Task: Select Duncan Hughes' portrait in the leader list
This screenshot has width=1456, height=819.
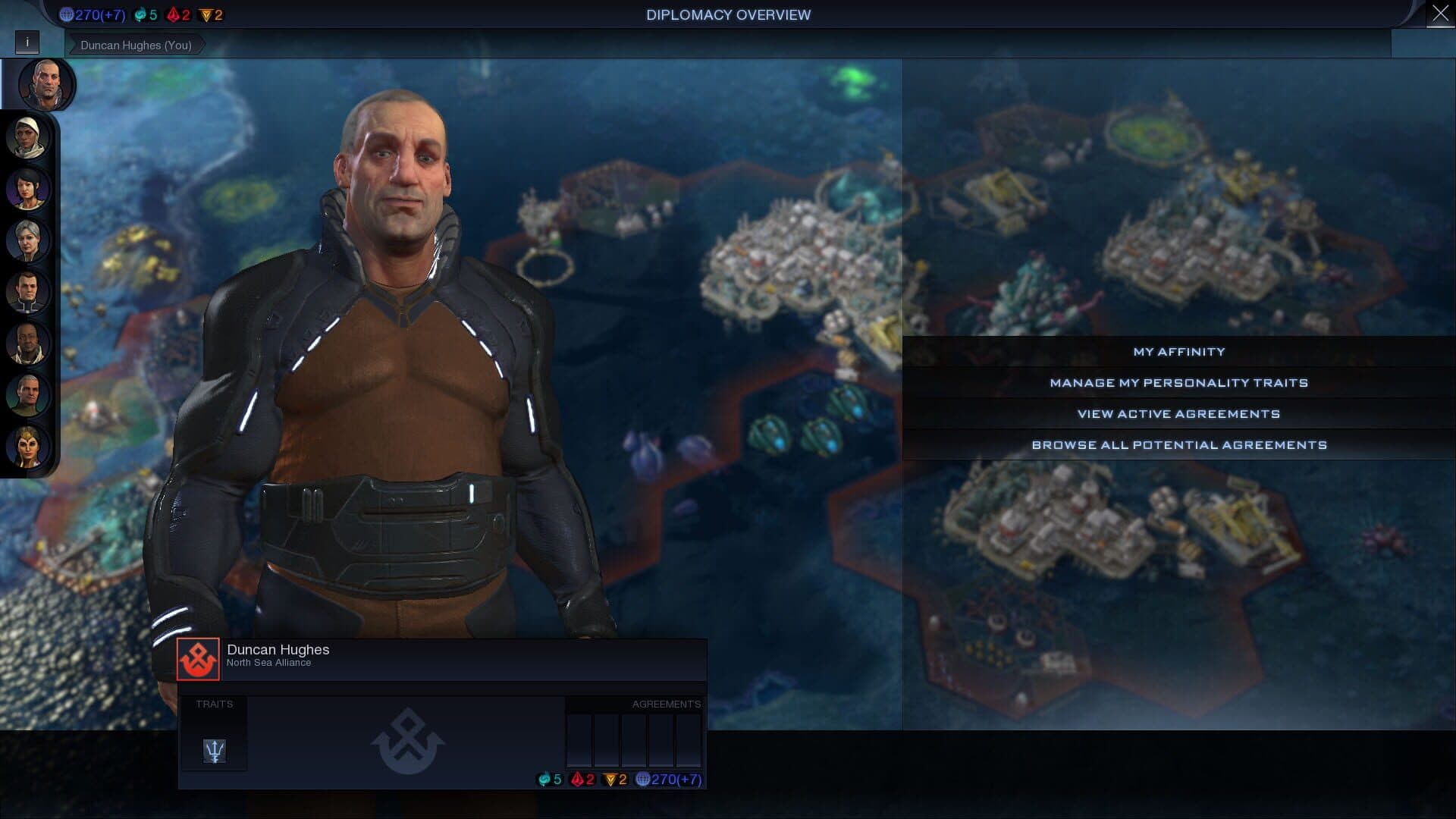Action: 45,83
